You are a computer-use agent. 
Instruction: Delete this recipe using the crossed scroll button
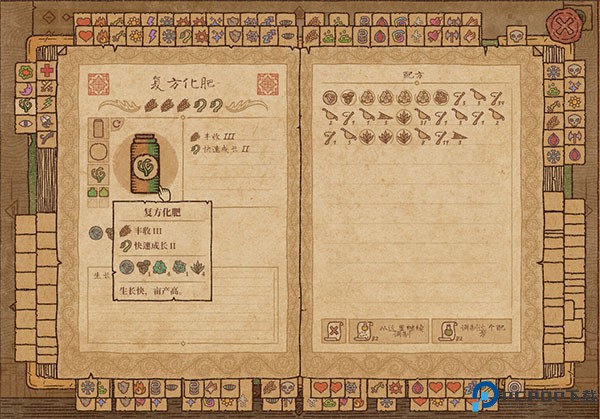(x=332, y=330)
